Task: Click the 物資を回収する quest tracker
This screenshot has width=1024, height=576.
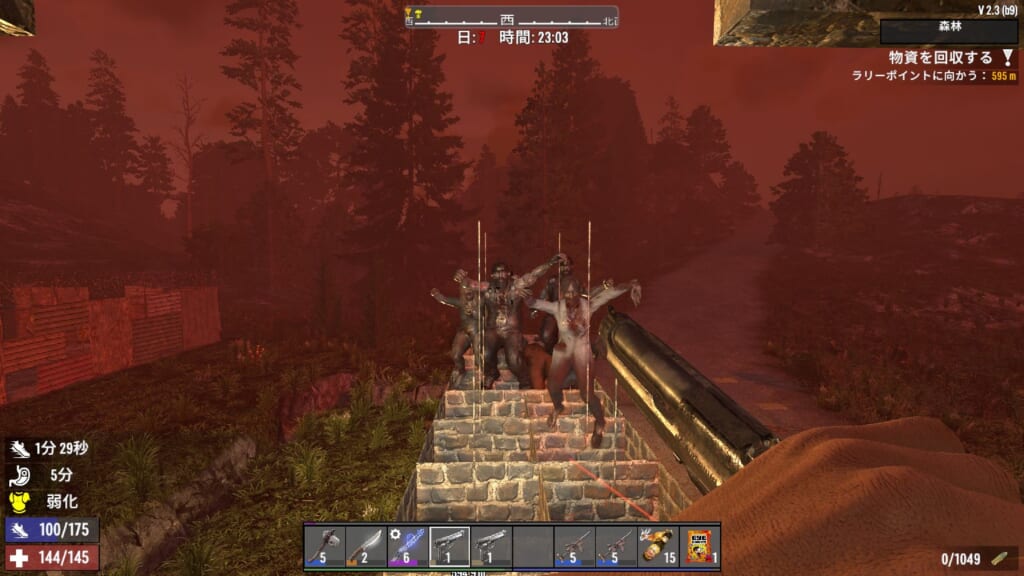Action: 940,58
